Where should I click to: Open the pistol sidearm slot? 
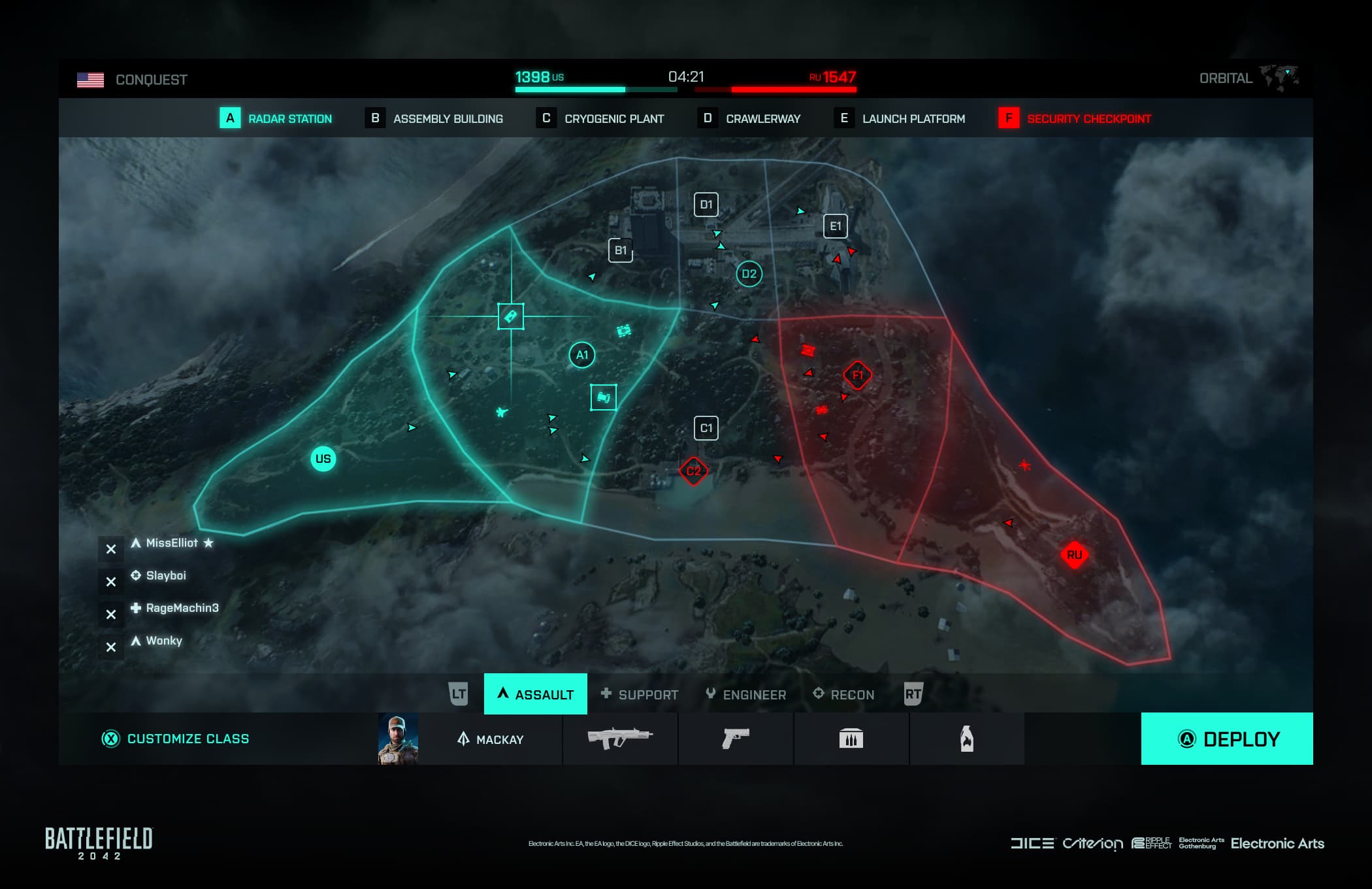[736, 739]
